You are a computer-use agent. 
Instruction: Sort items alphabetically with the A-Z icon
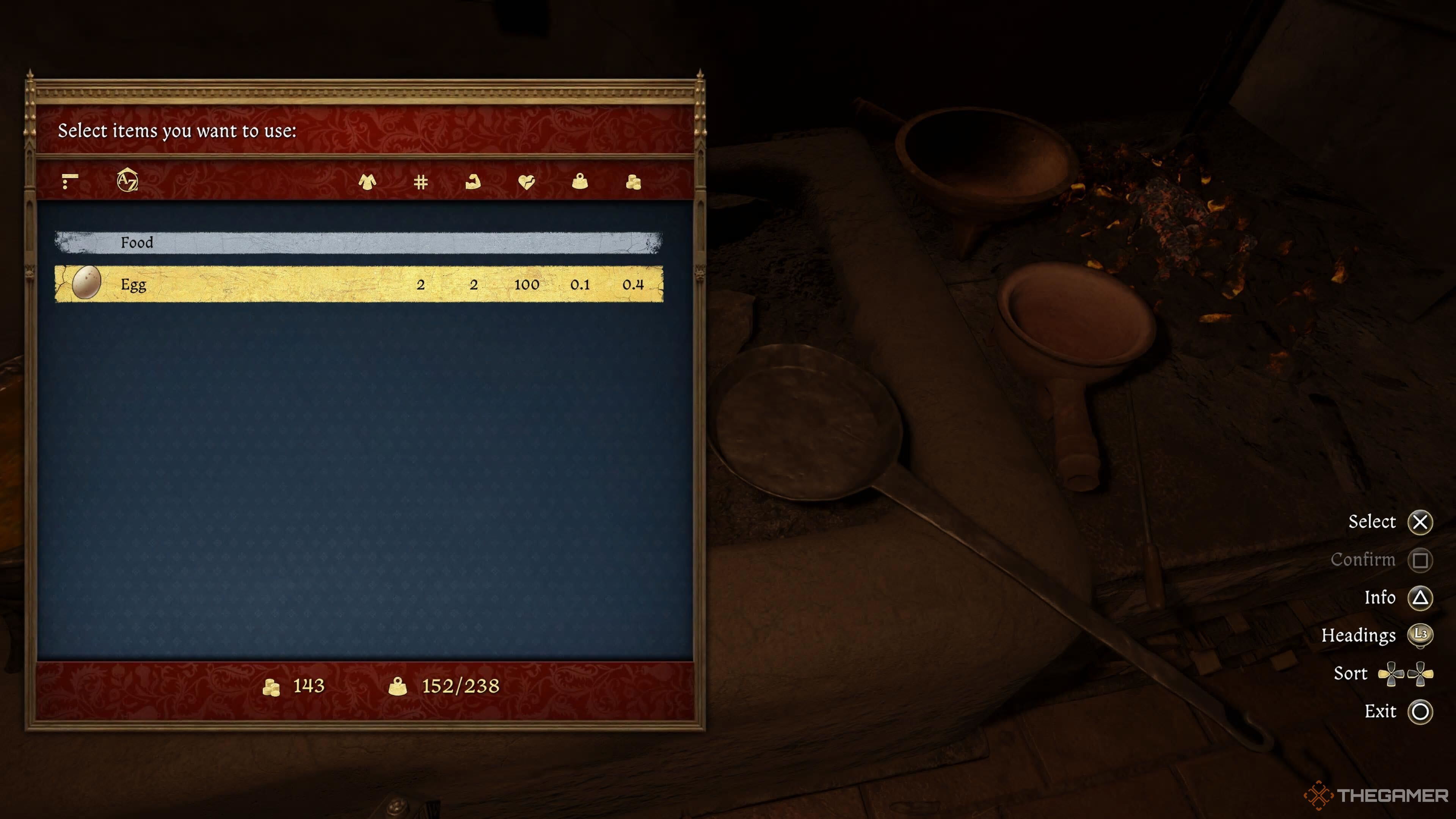click(x=128, y=181)
